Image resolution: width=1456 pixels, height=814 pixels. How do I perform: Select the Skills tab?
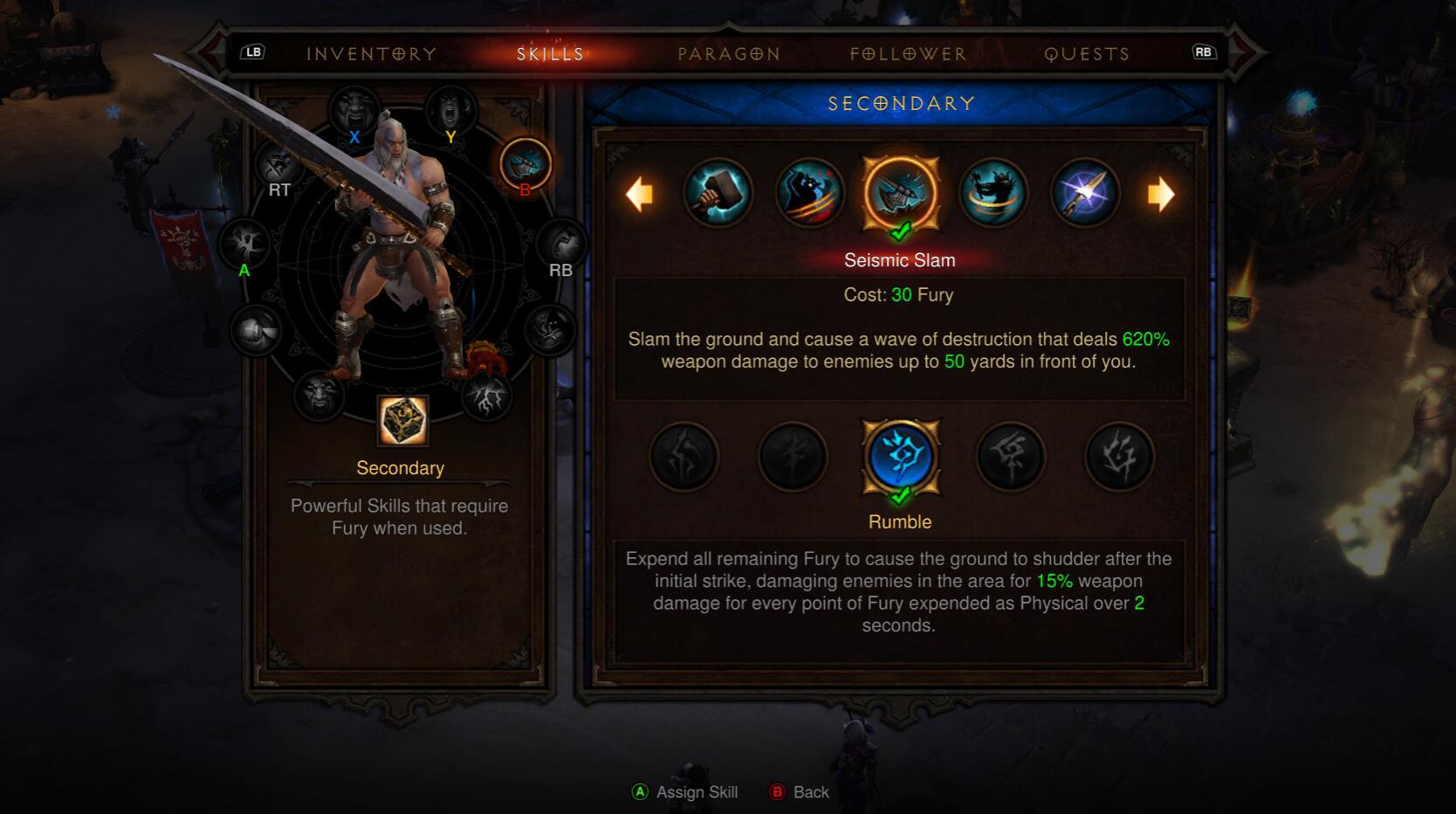click(550, 54)
